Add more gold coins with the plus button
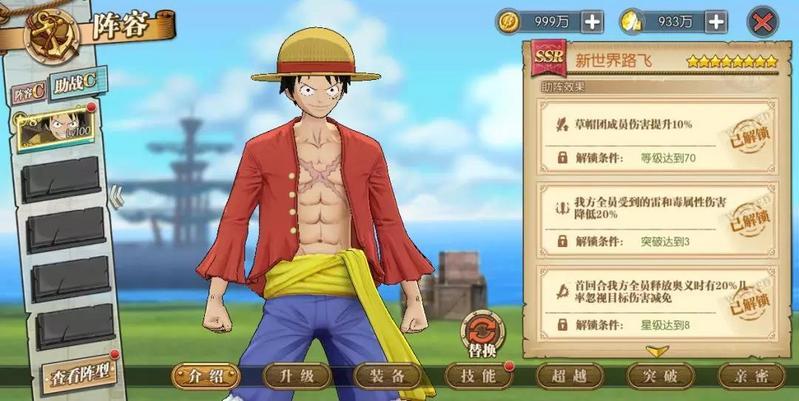Image resolution: width=799 pixels, height=401 pixels. (x=592, y=21)
